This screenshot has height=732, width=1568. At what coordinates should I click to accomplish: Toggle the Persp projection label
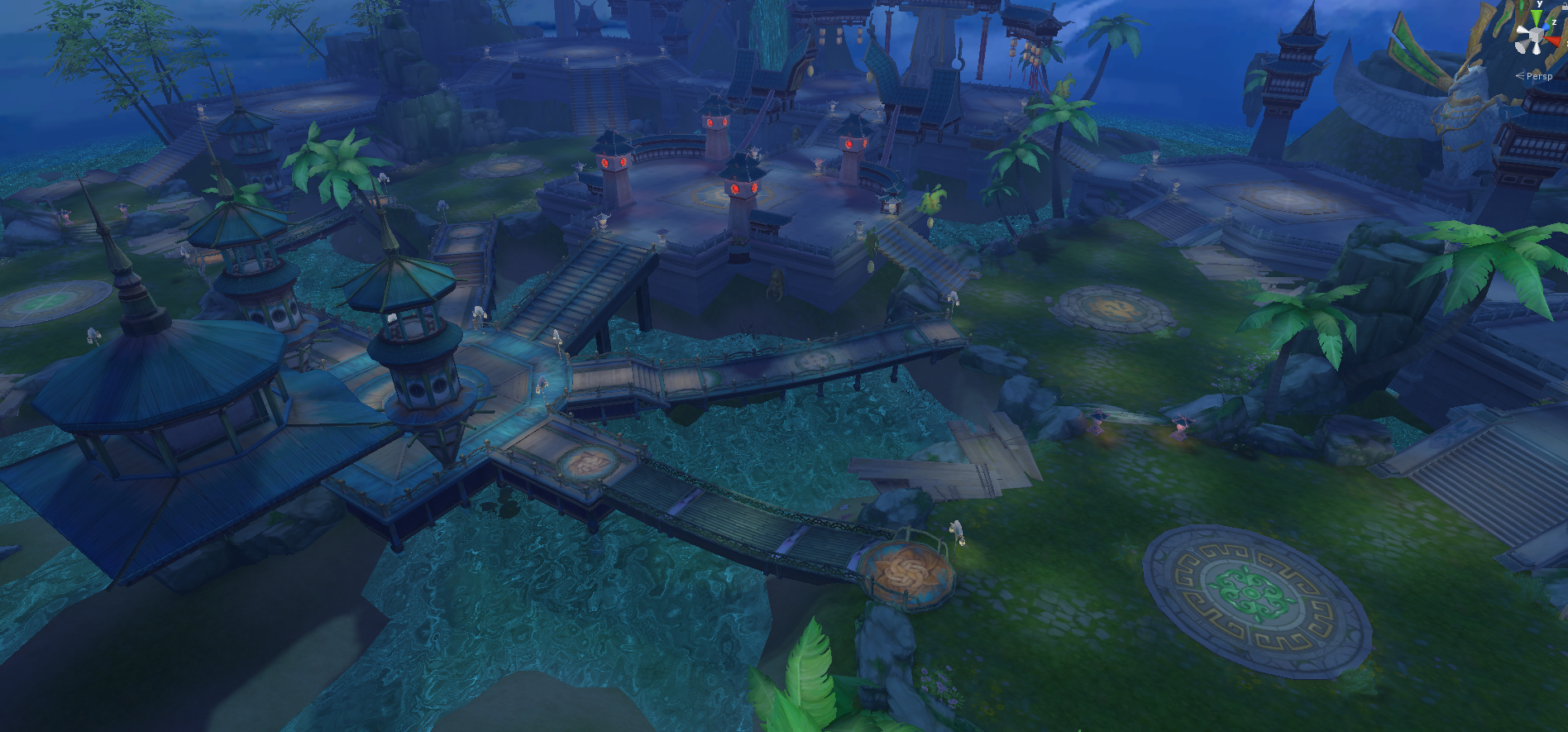tap(1538, 76)
